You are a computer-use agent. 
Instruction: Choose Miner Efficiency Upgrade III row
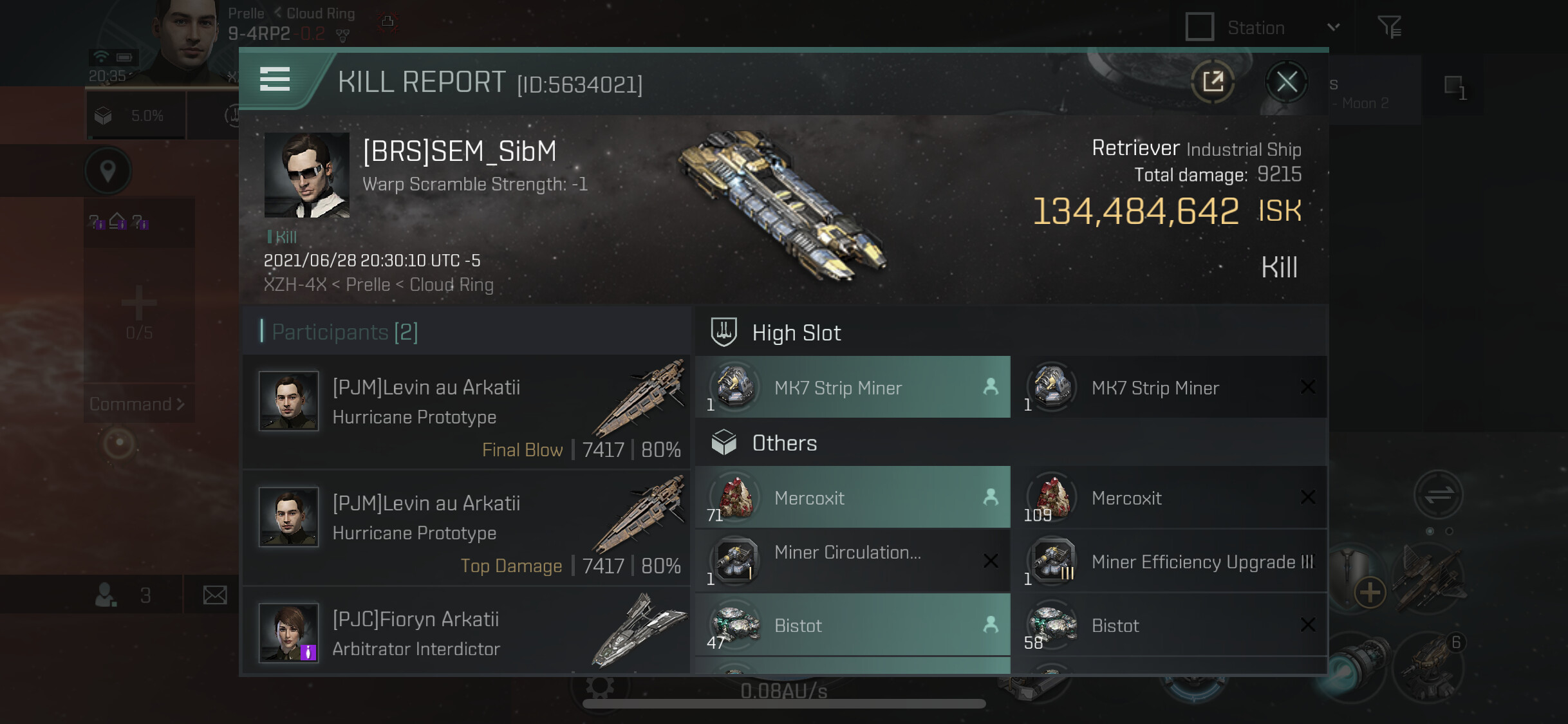[x=1169, y=561]
